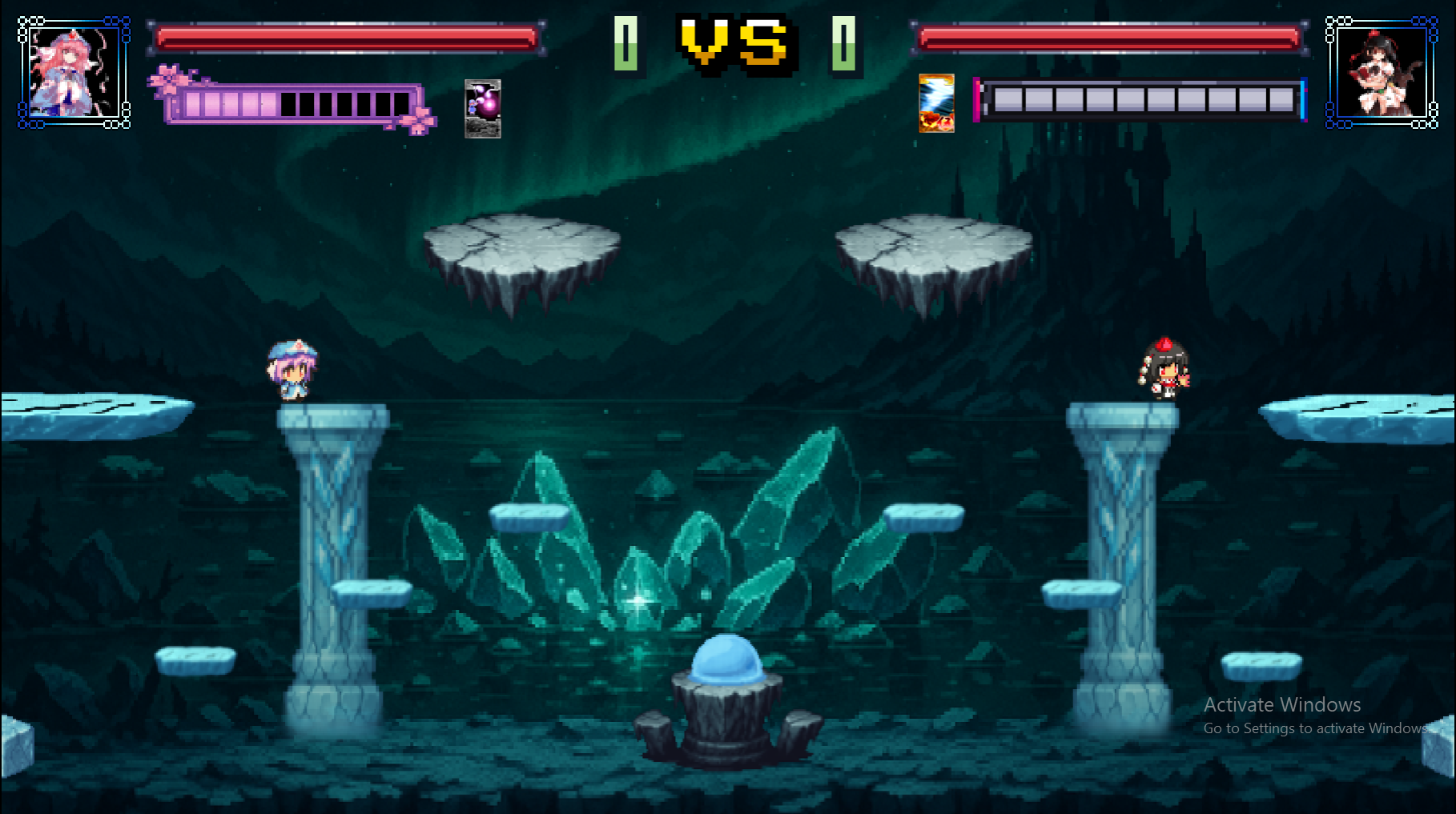This screenshot has width=1456, height=814.
Task: Select Aya's character portrait icon
Action: [x=1382, y=72]
